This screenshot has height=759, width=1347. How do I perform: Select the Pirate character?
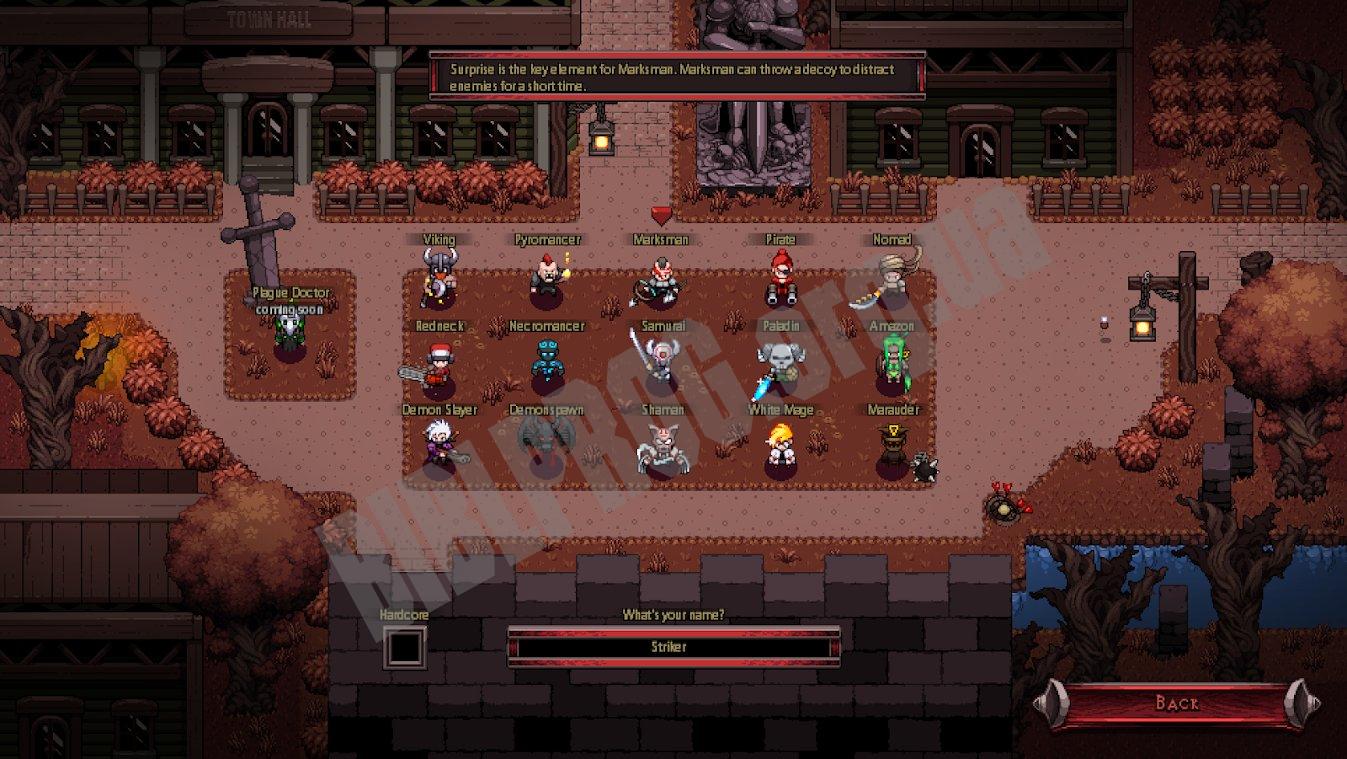point(780,278)
